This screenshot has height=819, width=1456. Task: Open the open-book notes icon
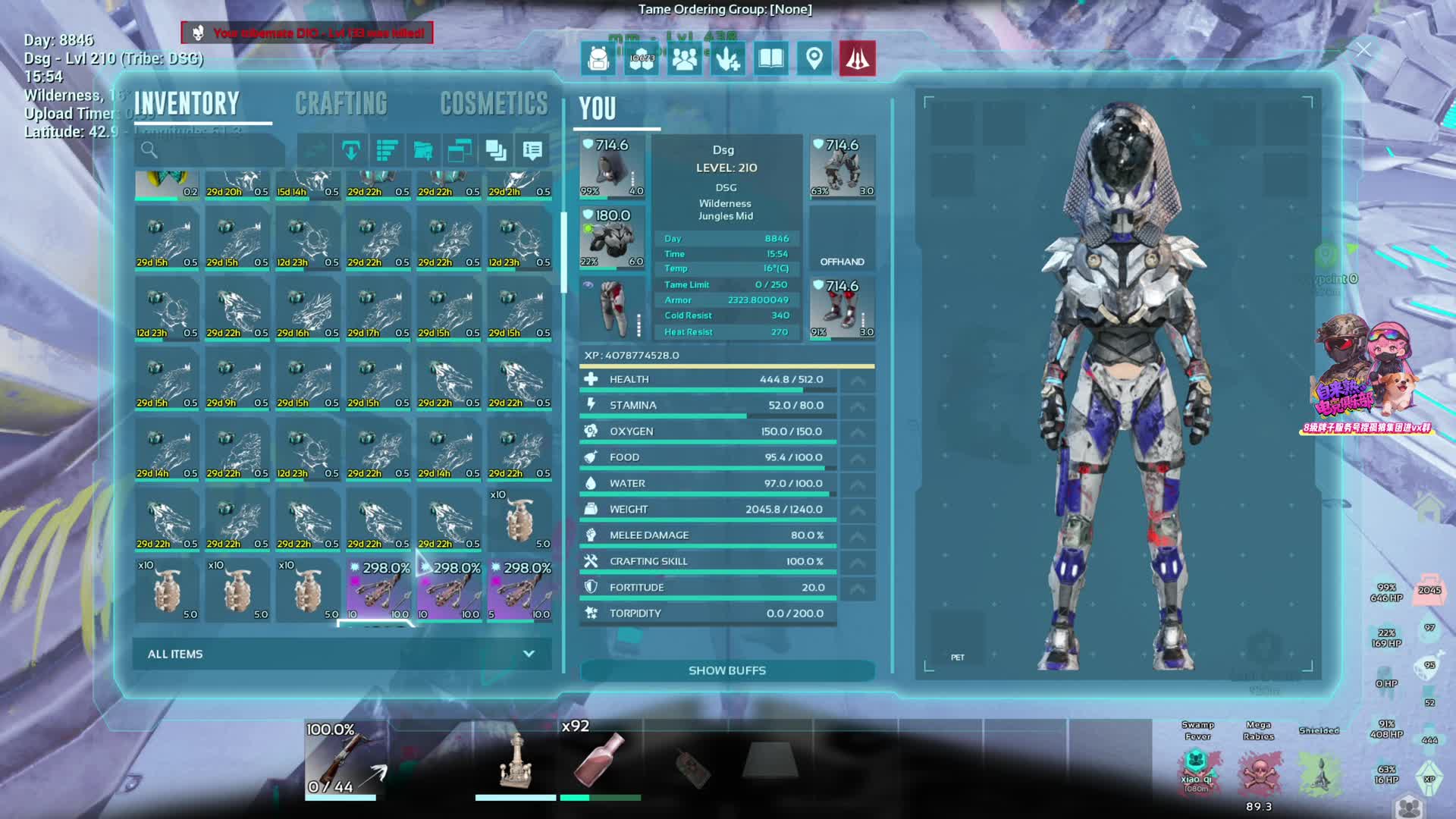pos(770,58)
